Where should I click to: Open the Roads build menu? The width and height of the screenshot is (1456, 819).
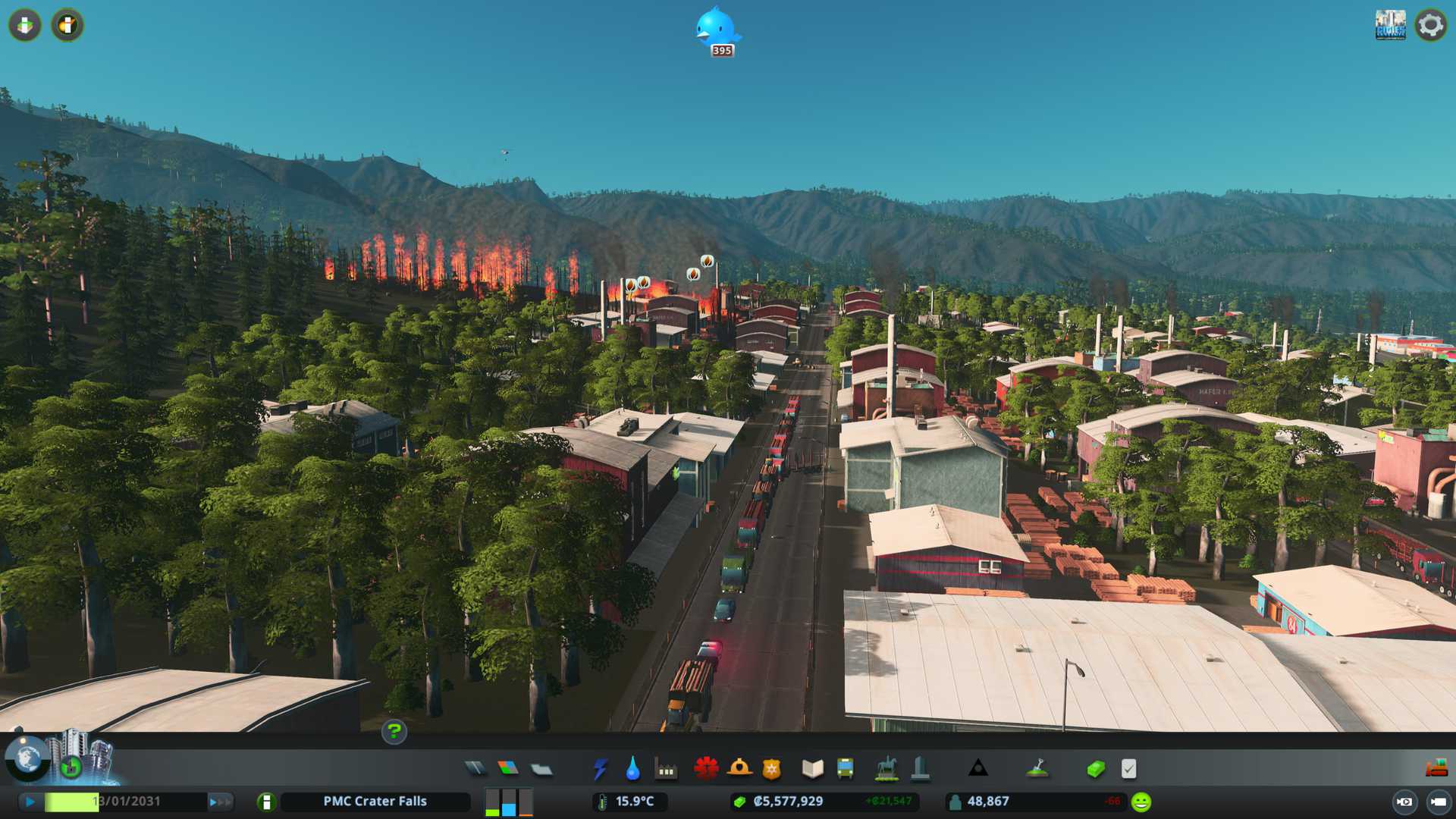click(475, 769)
